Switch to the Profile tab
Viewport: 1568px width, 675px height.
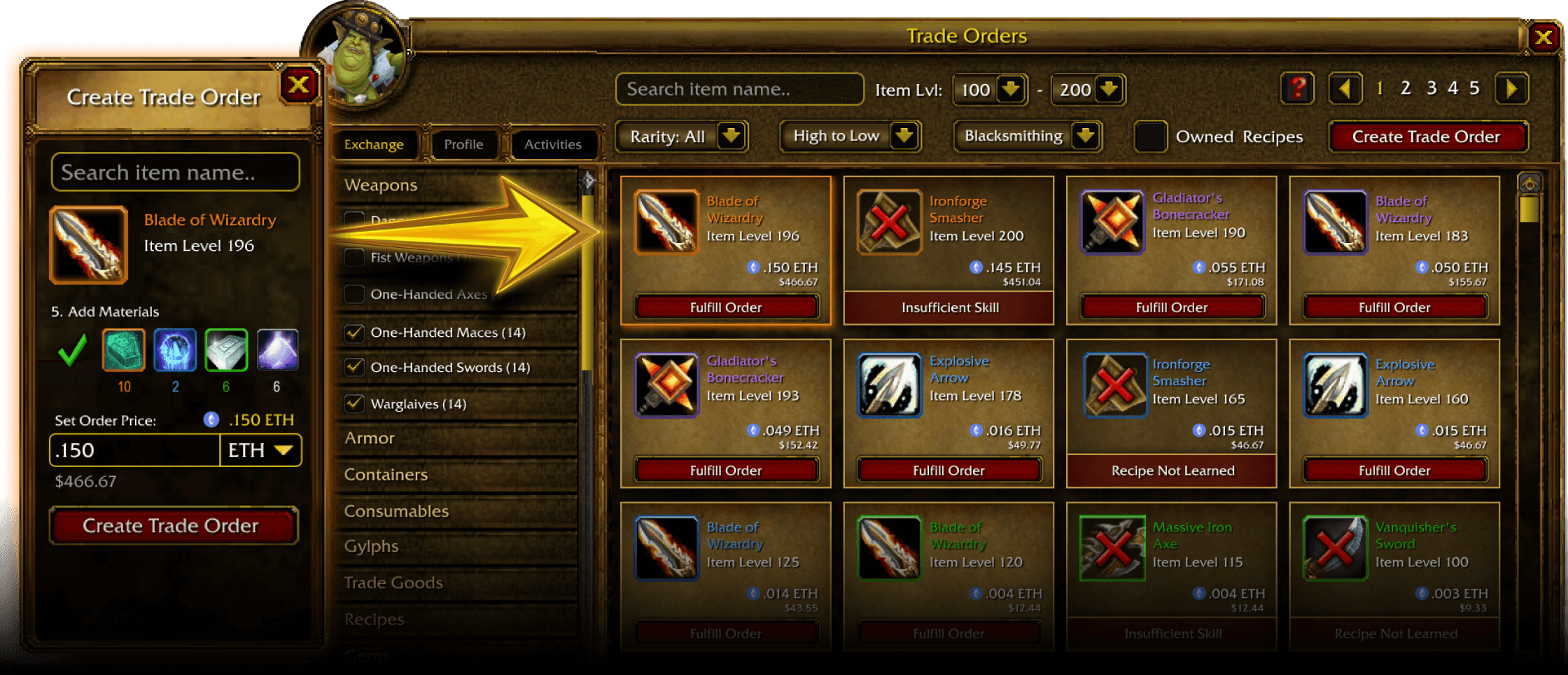(463, 144)
